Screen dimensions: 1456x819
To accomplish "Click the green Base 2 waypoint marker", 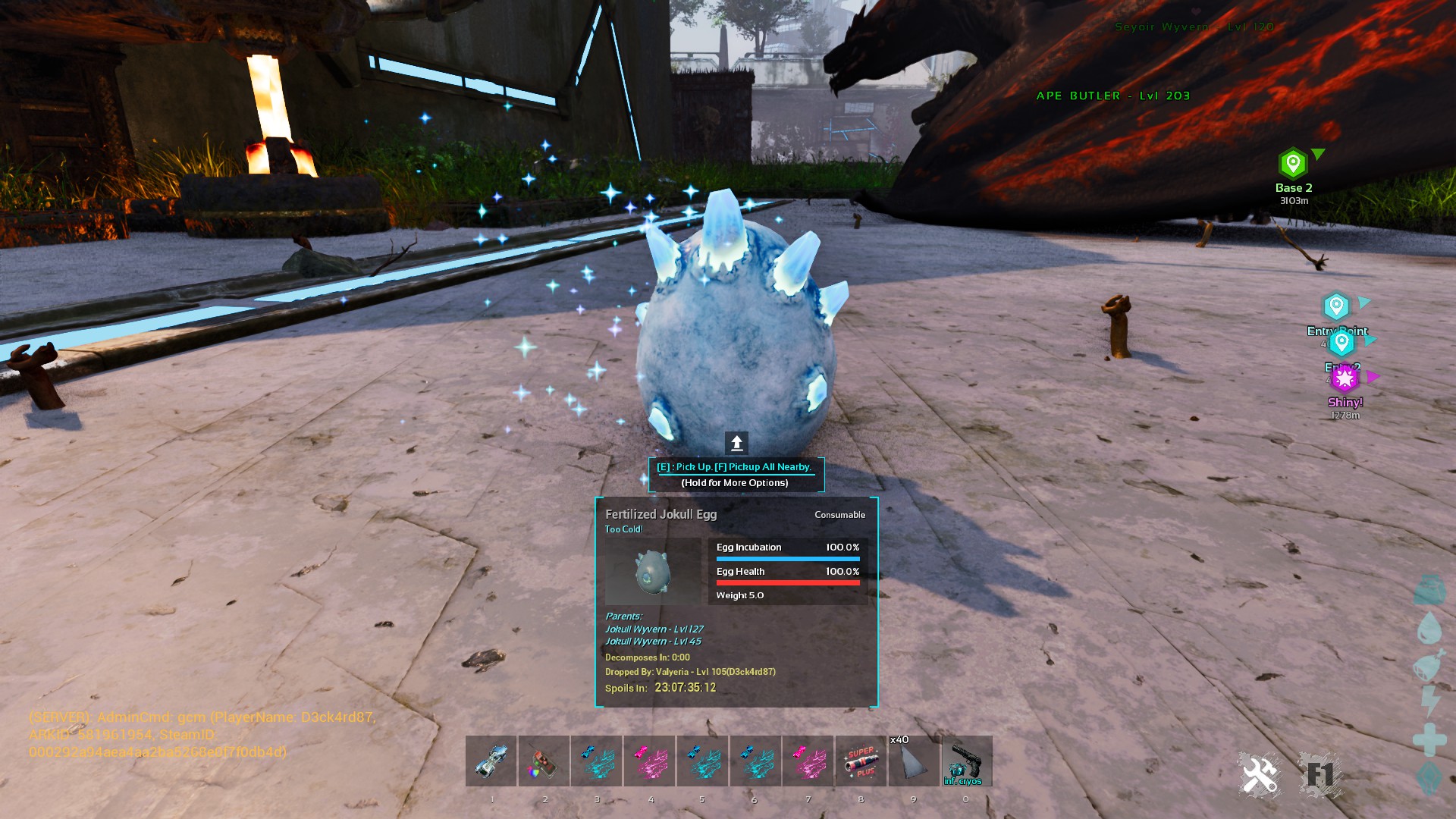I will [1293, 164].
